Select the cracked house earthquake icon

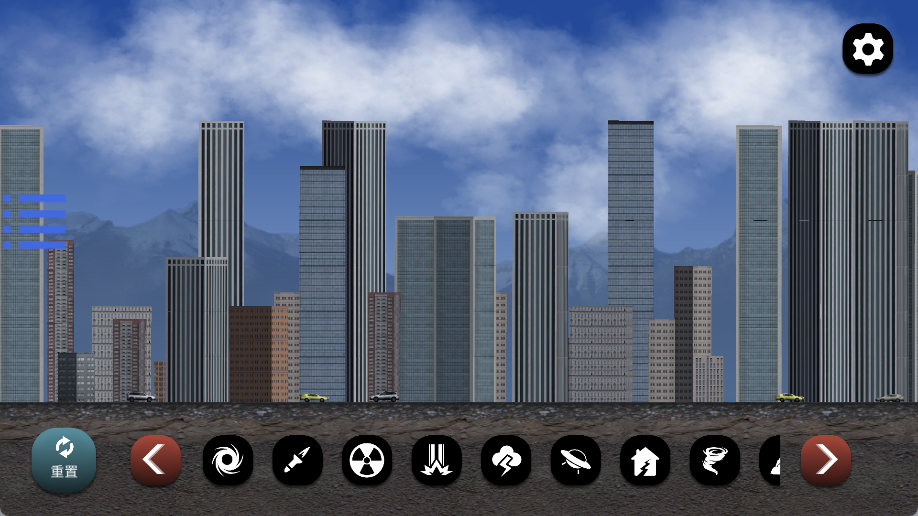[645, 460]
